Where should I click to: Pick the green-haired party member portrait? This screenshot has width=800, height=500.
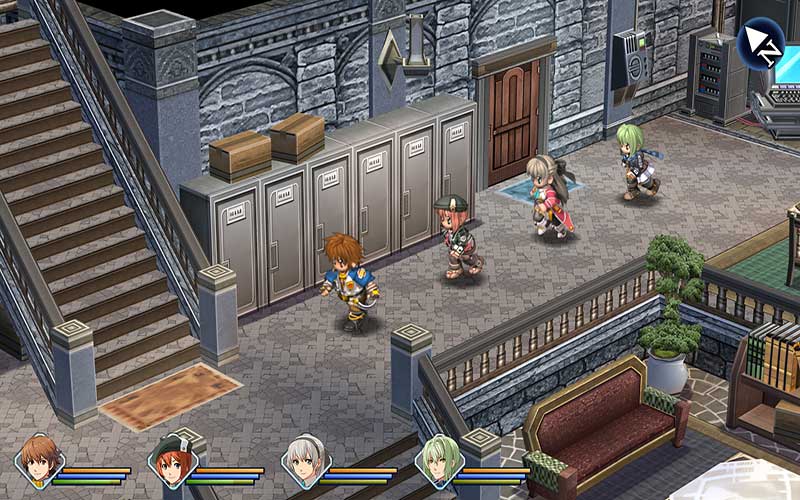click(438, 461)
